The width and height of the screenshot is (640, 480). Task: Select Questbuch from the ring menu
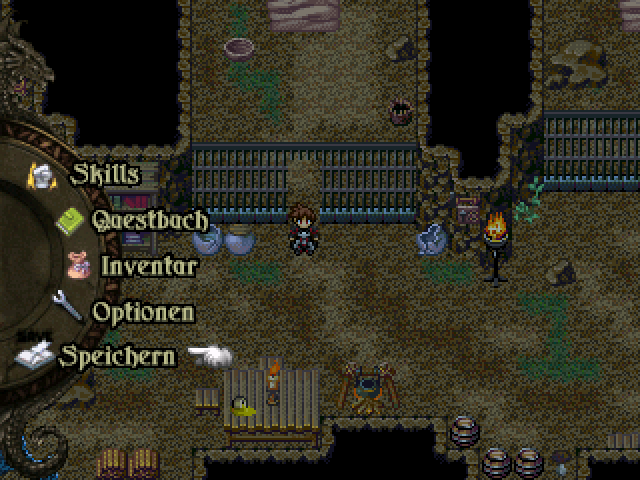[150, 219]
